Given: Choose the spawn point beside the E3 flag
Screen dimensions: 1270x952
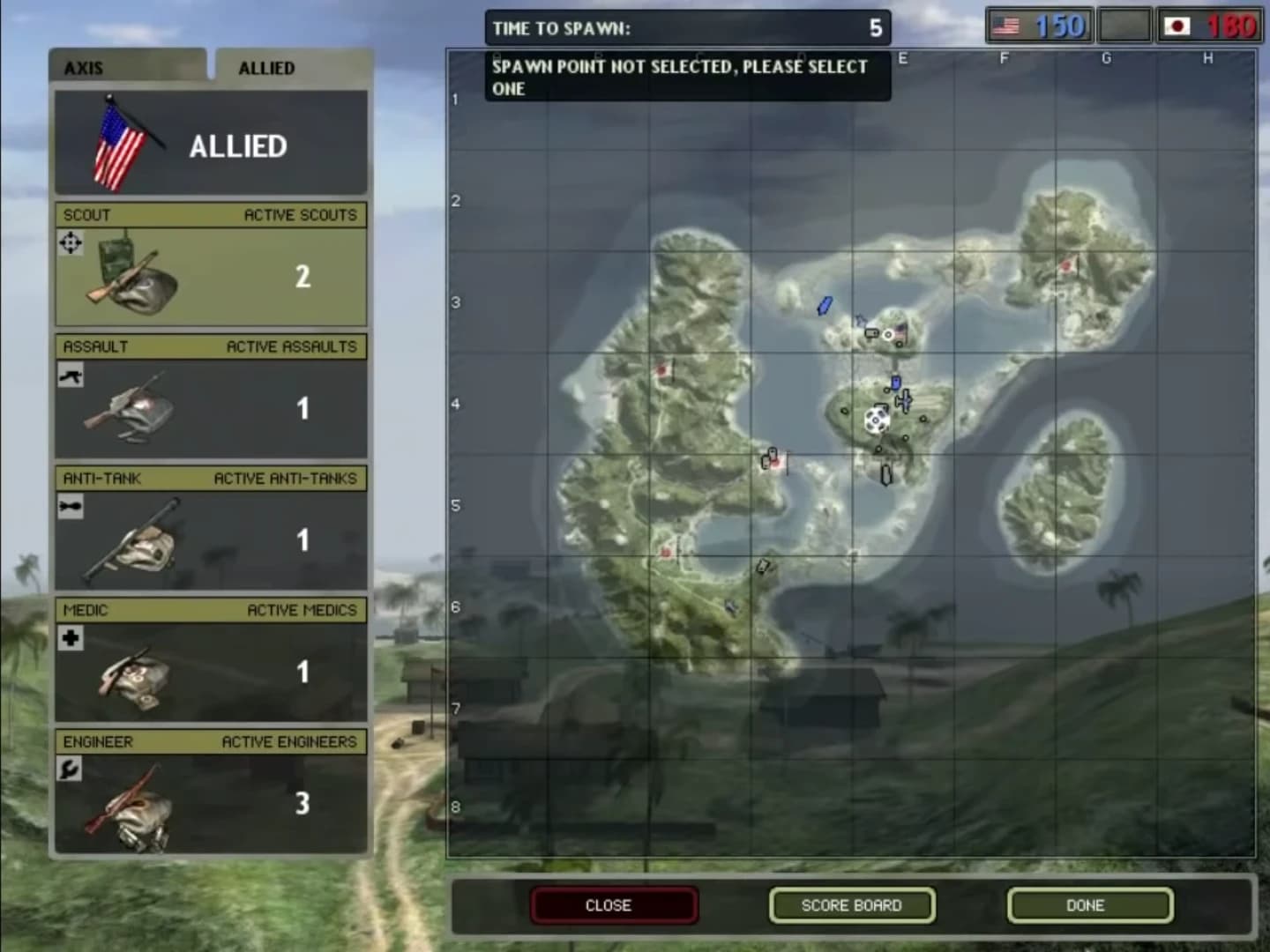Looking at the screenshot, I should point(887,334).
